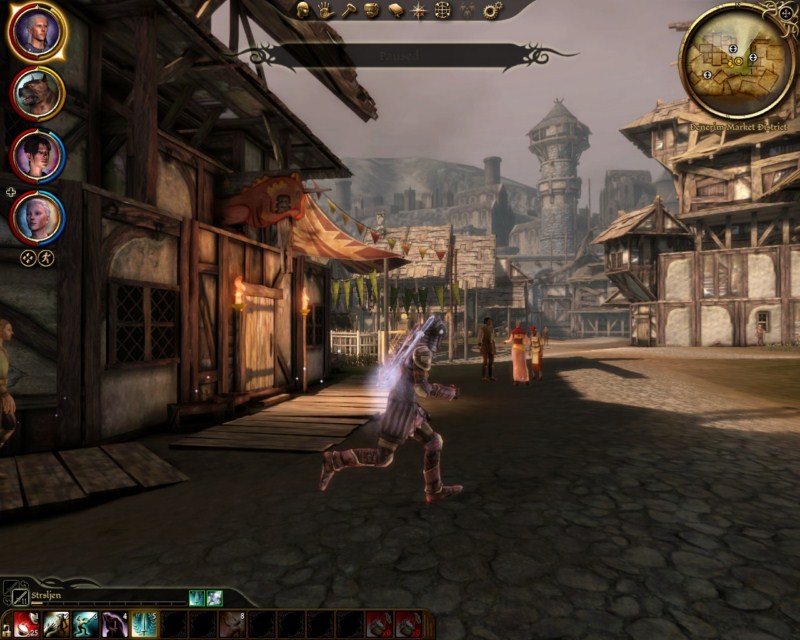Screen dimensions: 800x640
Task: Toggle the running-figure party movement button
Action: [46, 257]
